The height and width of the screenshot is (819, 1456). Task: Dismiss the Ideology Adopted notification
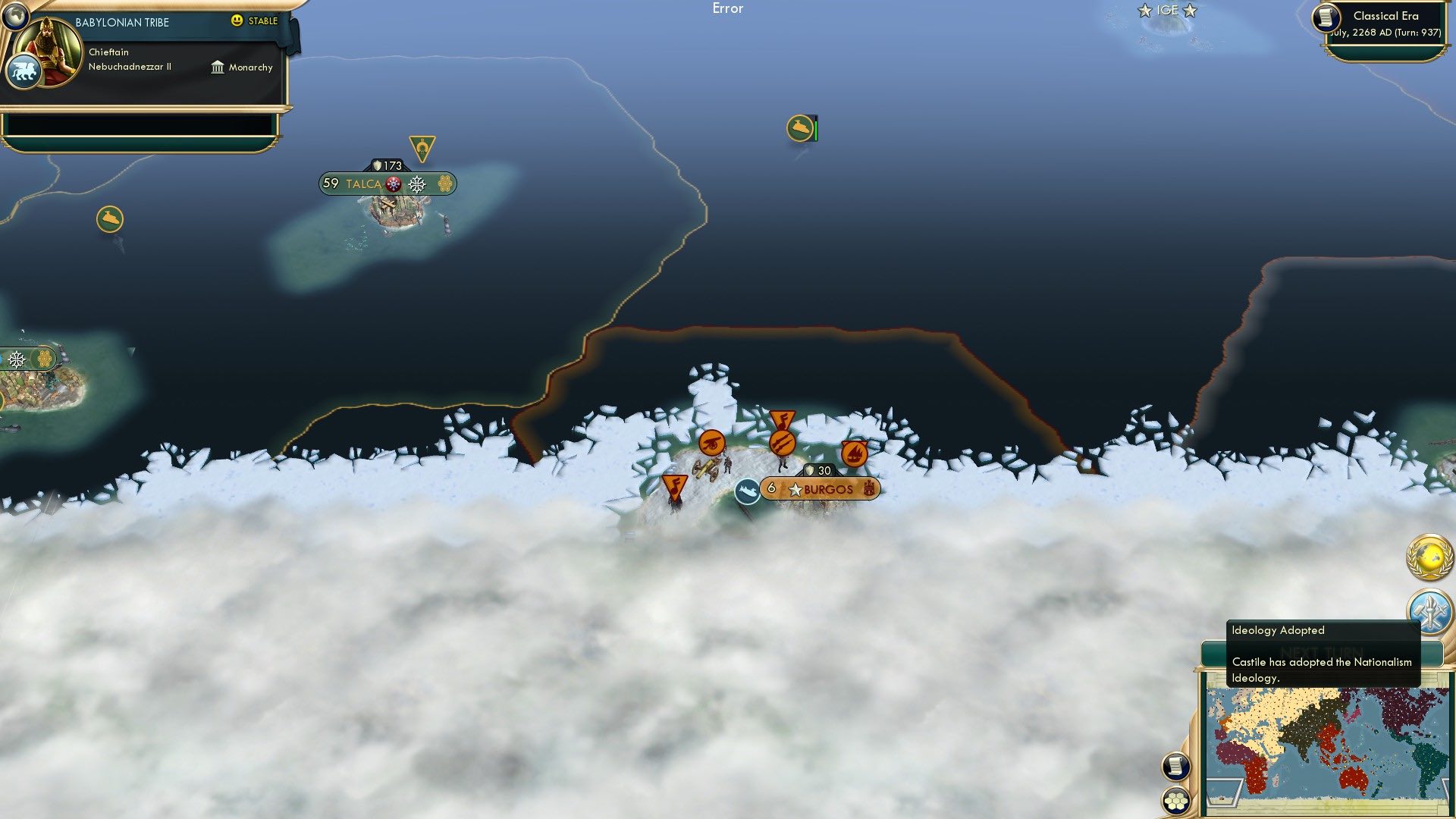[x=1323, y=652]
